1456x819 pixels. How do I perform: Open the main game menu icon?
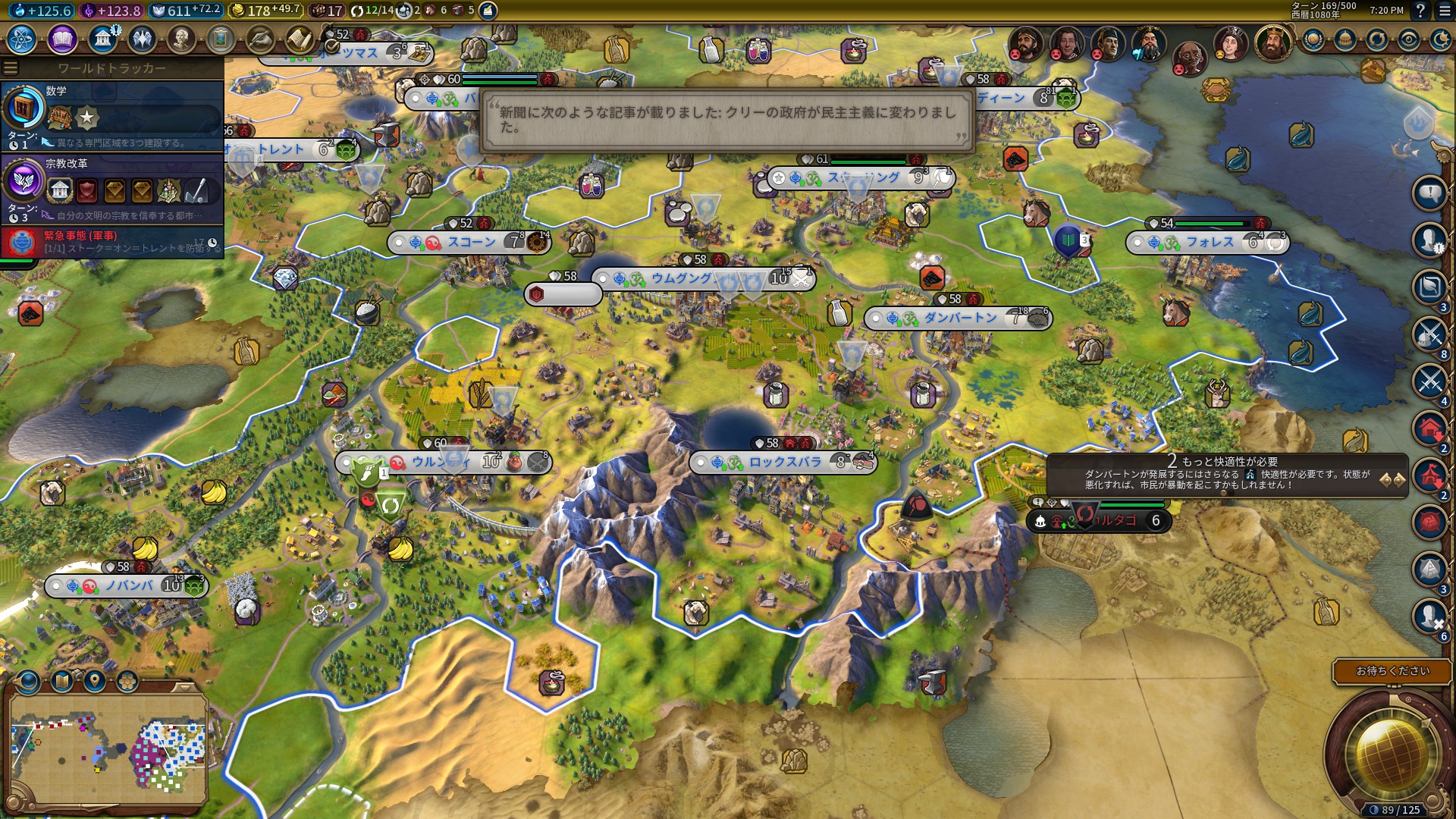coord(1444,11)
